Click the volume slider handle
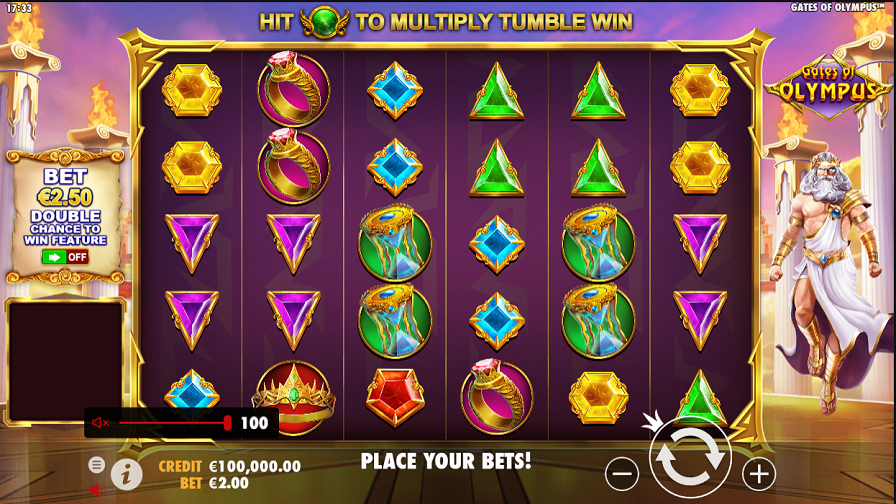 click(x=227, y=423)
